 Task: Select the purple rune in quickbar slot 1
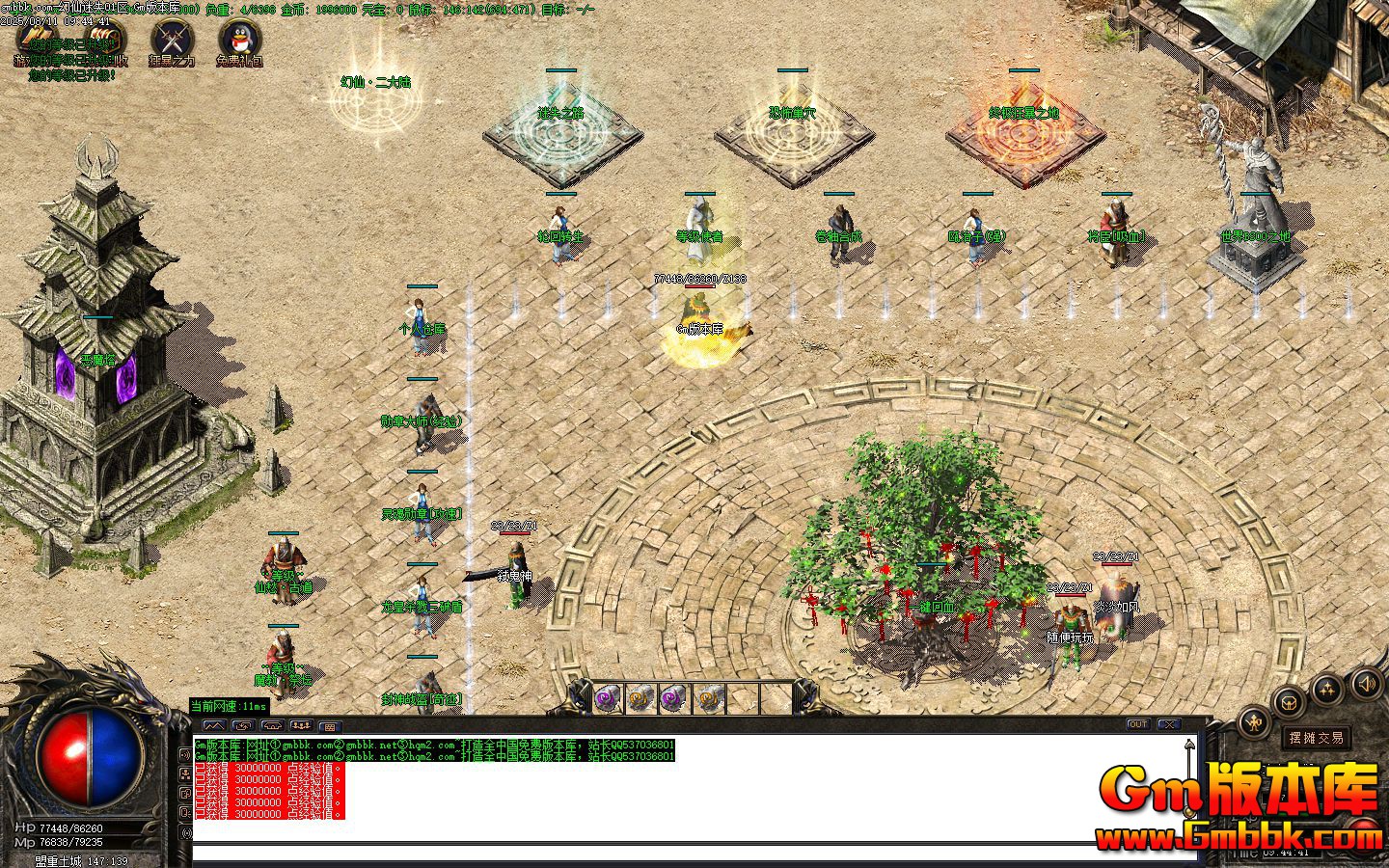[x=606, y=697]
